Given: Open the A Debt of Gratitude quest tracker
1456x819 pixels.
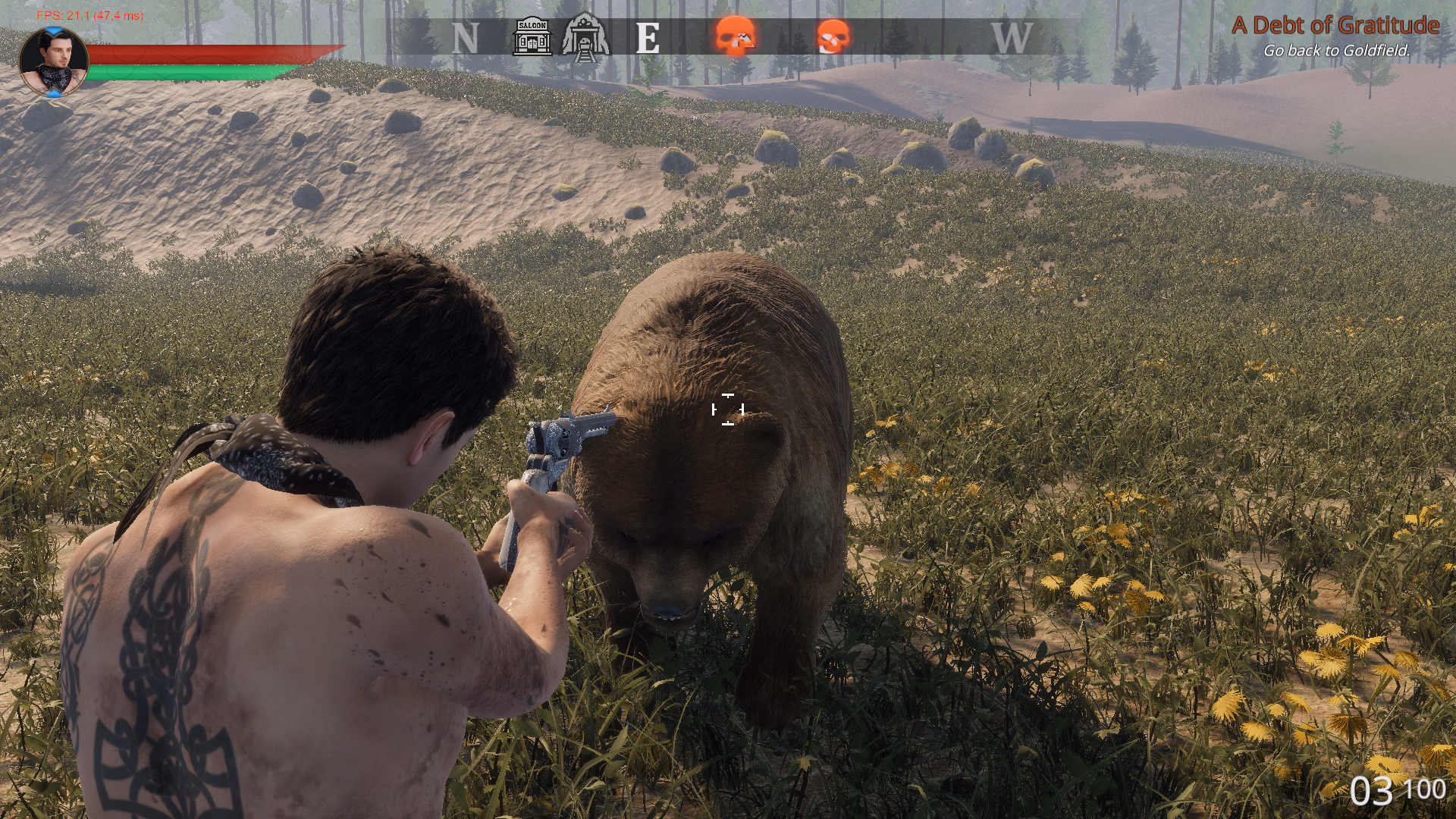Looking at the screenshot, I should click(1335, 26).
